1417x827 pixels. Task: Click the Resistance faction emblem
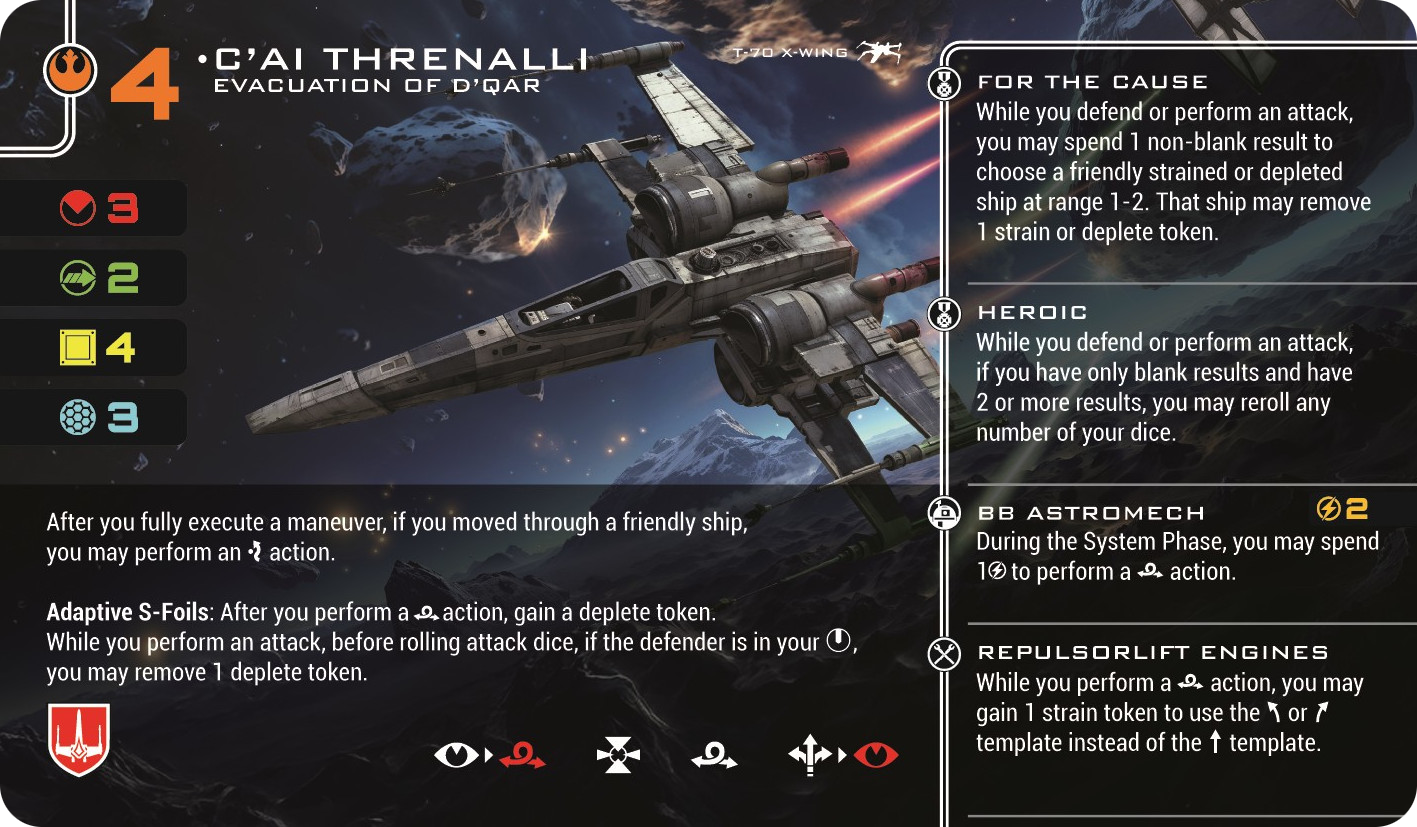70,68
